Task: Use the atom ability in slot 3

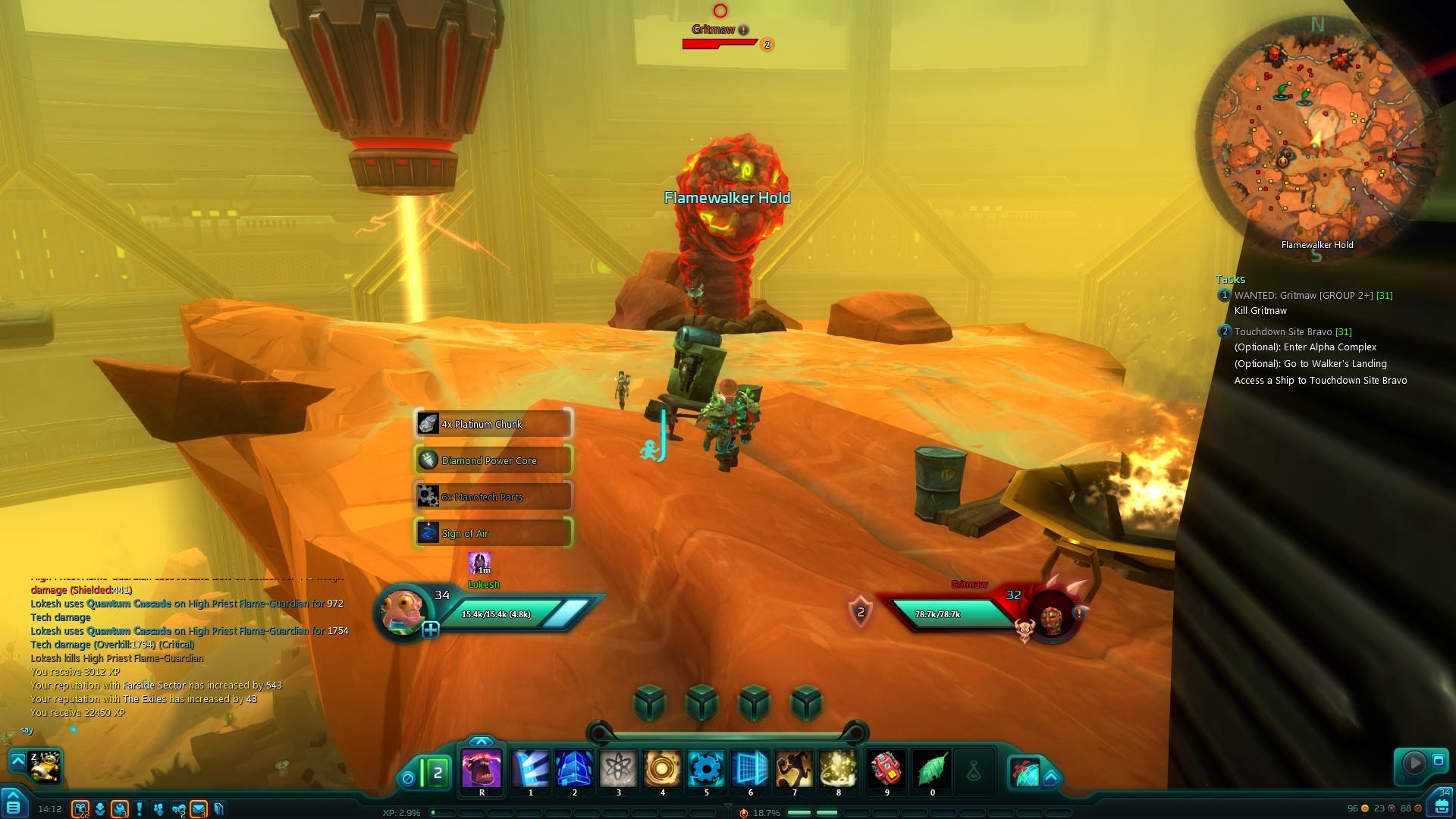Action: pos(619,769)
